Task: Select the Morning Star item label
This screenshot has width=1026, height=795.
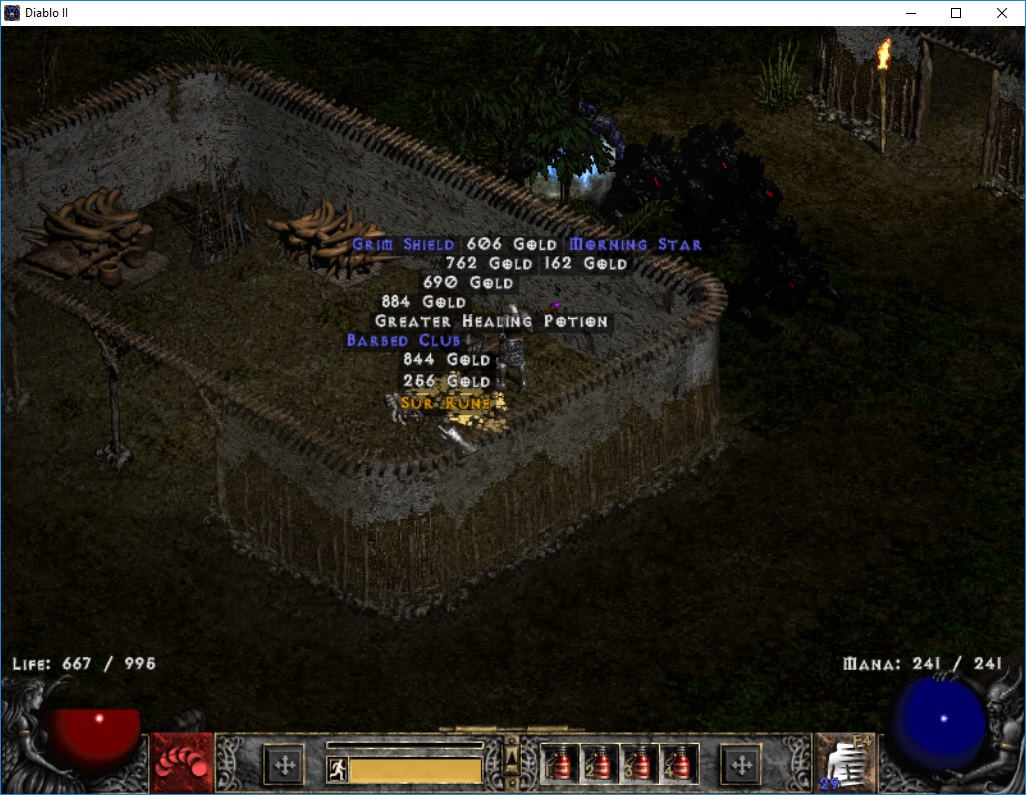Action: 635,245
